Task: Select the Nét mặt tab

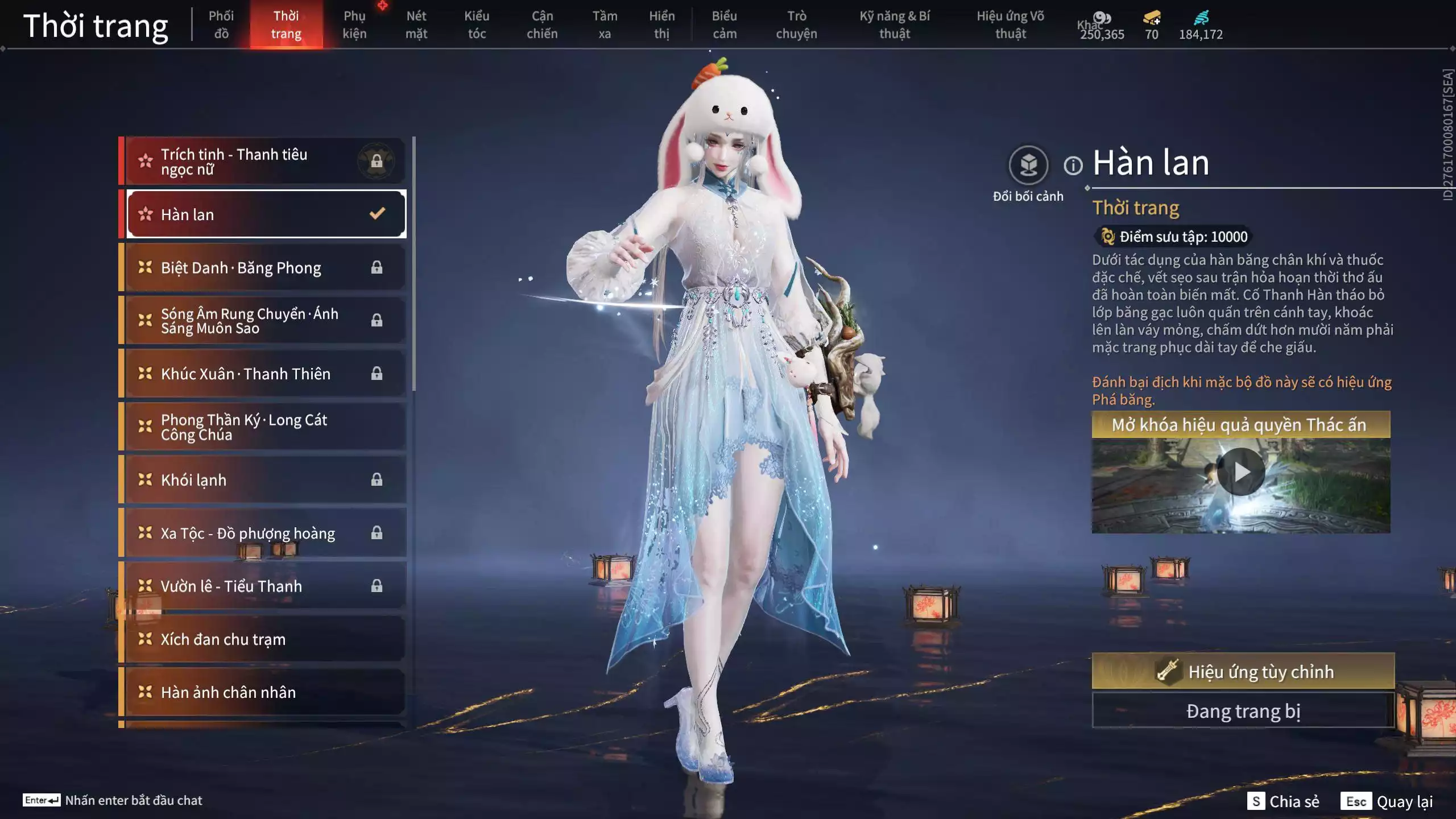Action: pyautogui.click(x=416, y=24)
